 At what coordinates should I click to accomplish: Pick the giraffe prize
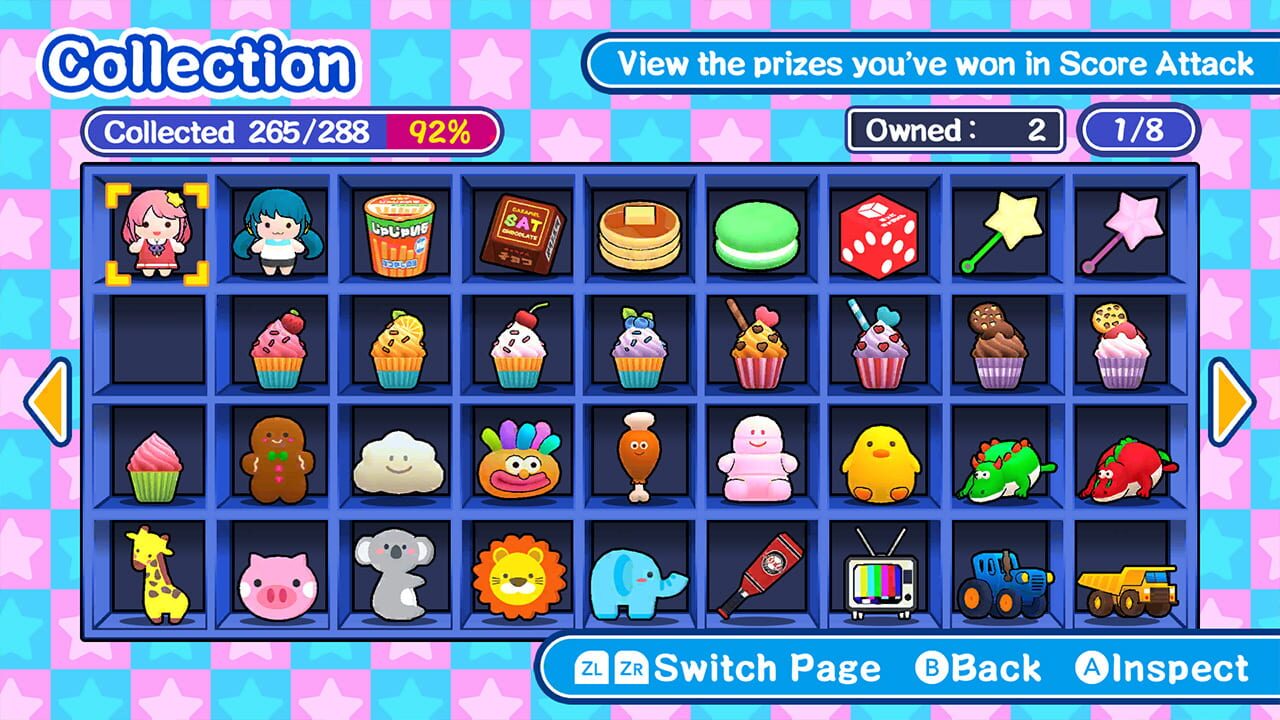pyautogui.click(x=156, y=574)
